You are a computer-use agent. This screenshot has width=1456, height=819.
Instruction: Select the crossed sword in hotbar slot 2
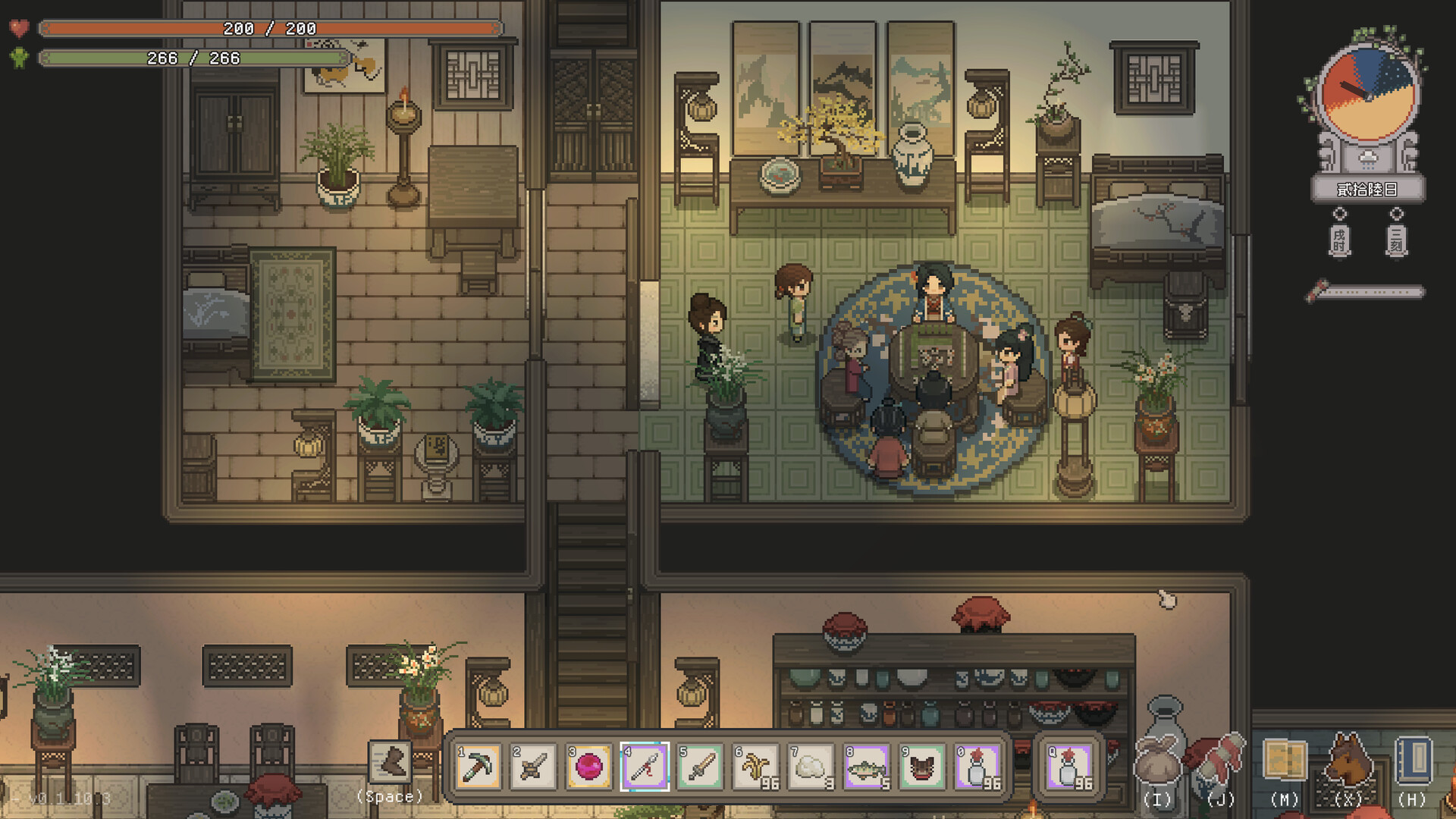[x=534, y=767]
